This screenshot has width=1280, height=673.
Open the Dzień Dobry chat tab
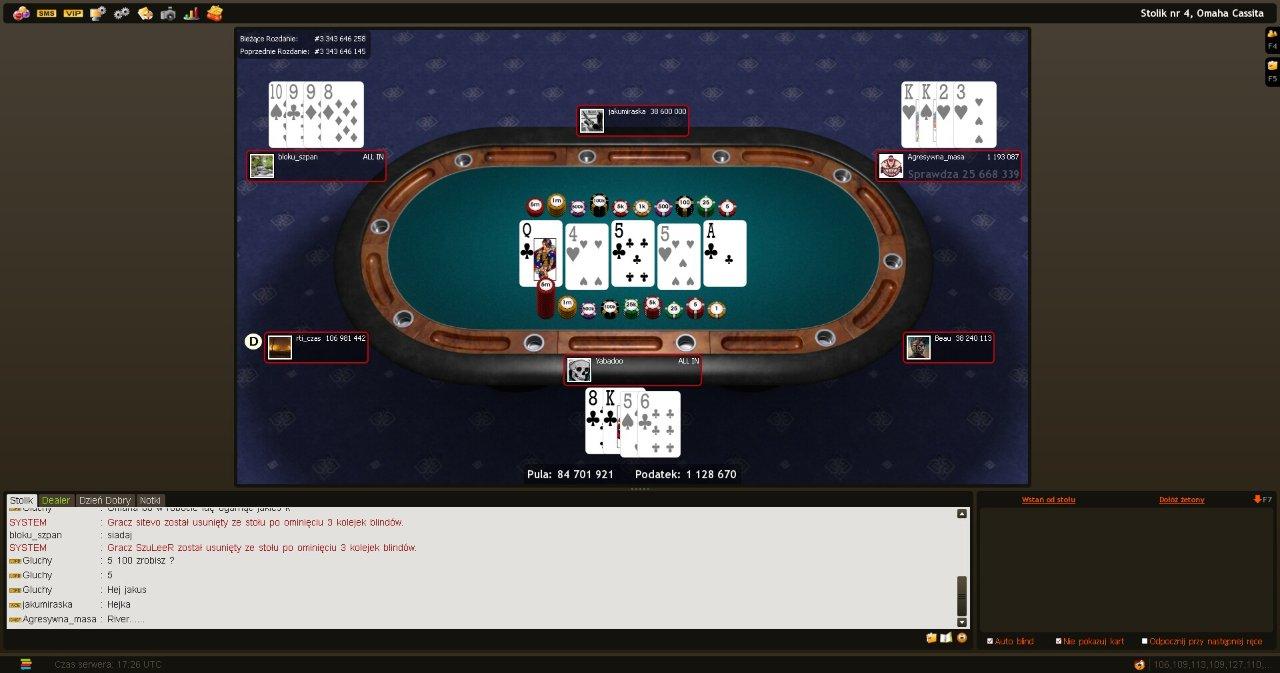pyautogui.click(x=105, y=500)
